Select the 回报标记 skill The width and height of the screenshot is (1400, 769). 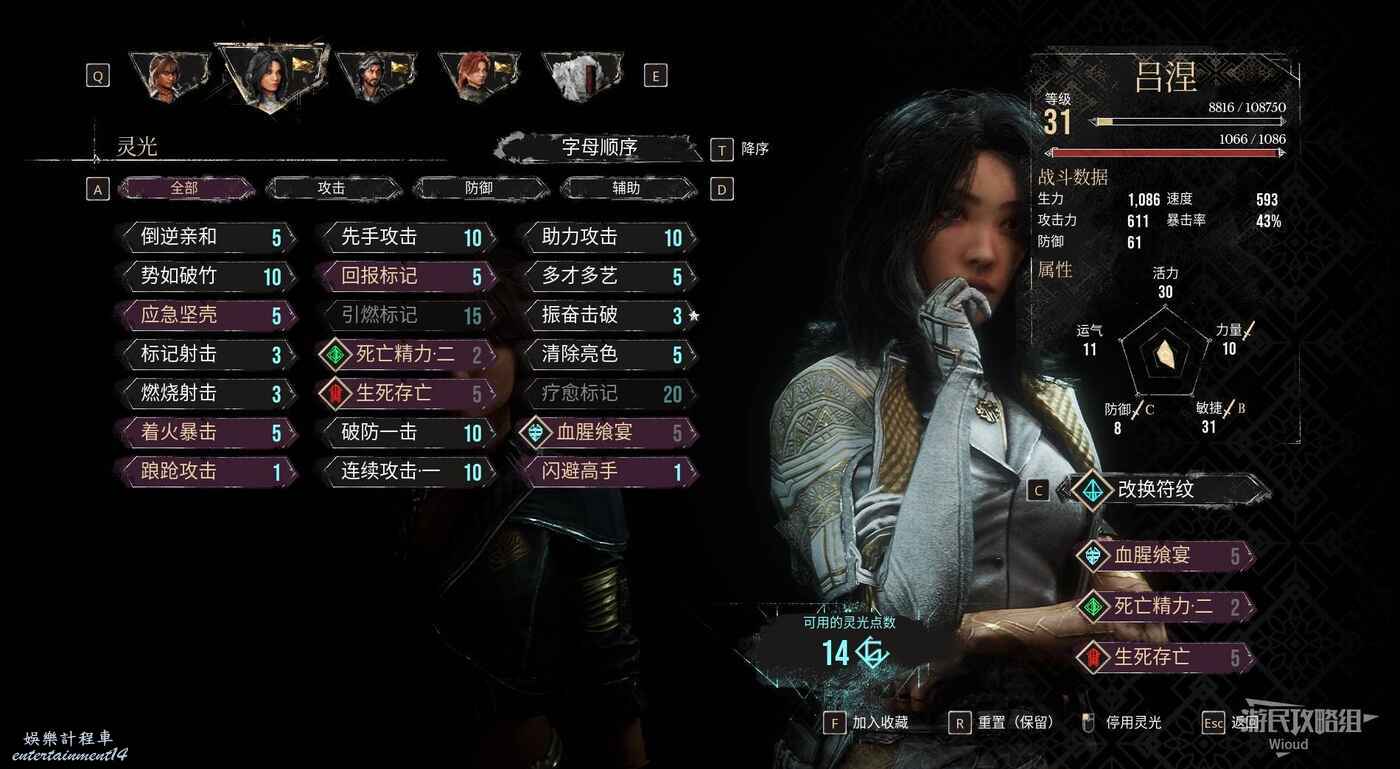tap(408, 276)
